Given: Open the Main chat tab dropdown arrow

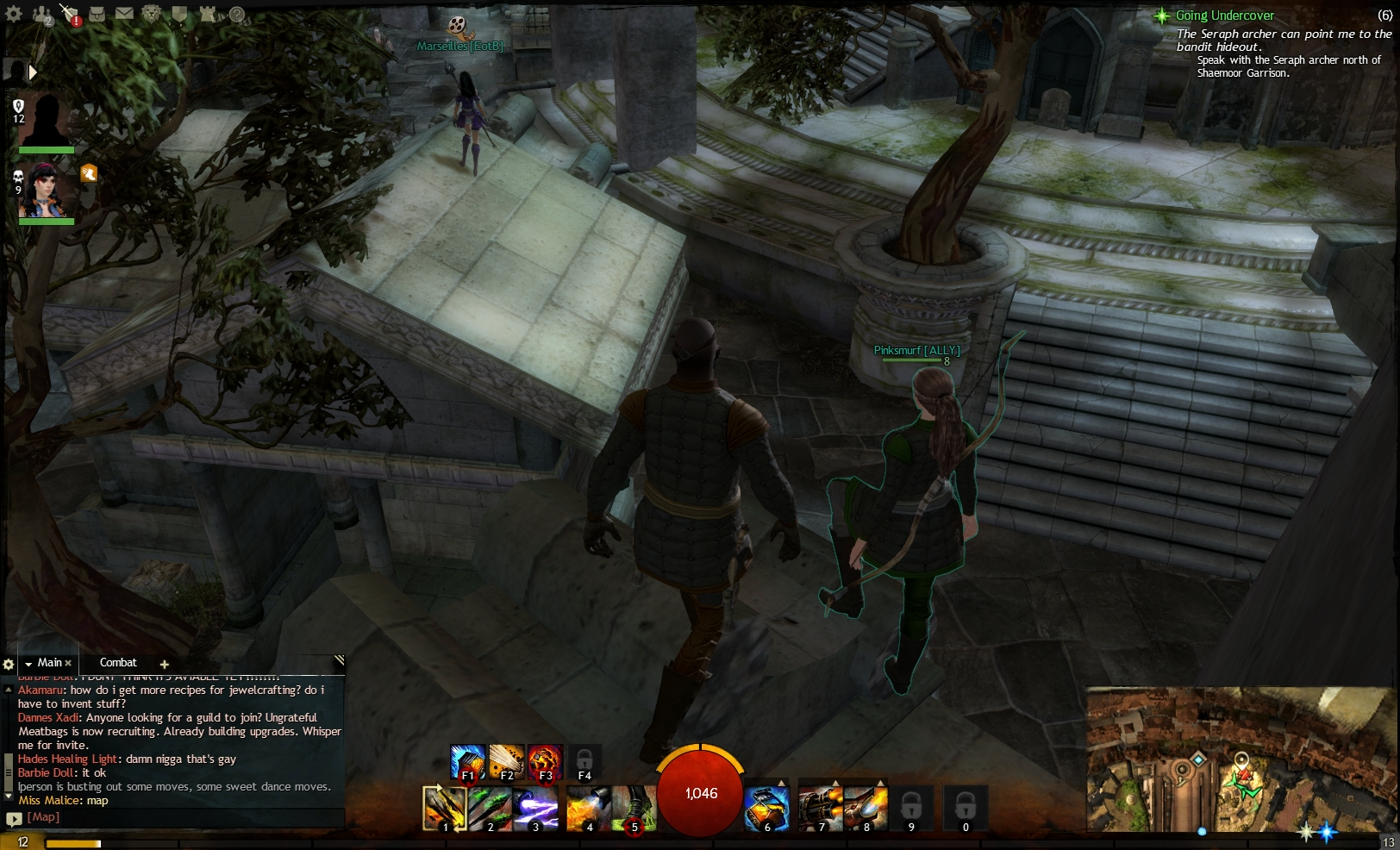Looking at the screenshot, I should [x=29, y=663].
